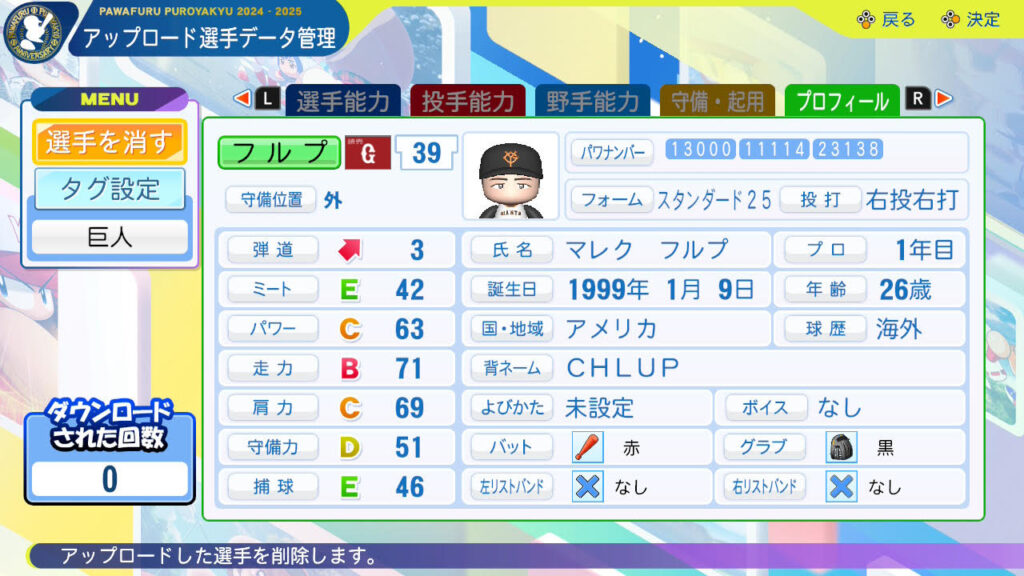The height and width of the screenshot is (576, 1024).
Task: Select the プロフィール profile tab
Action: [x=841, y=100]
